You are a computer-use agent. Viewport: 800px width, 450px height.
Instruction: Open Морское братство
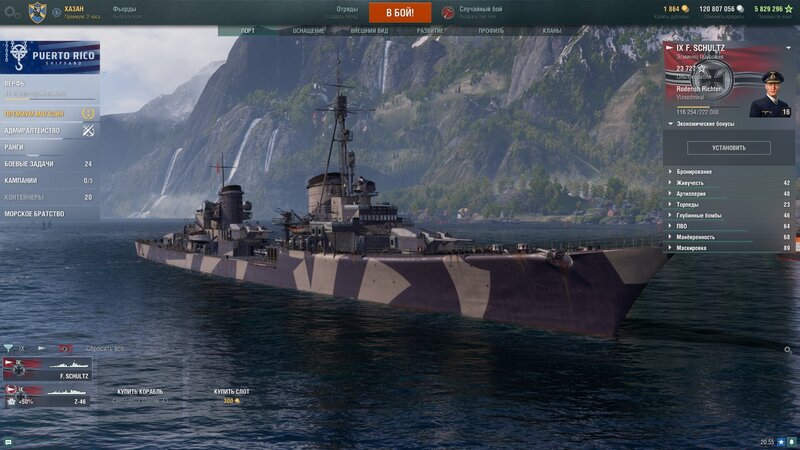[34, 214]
